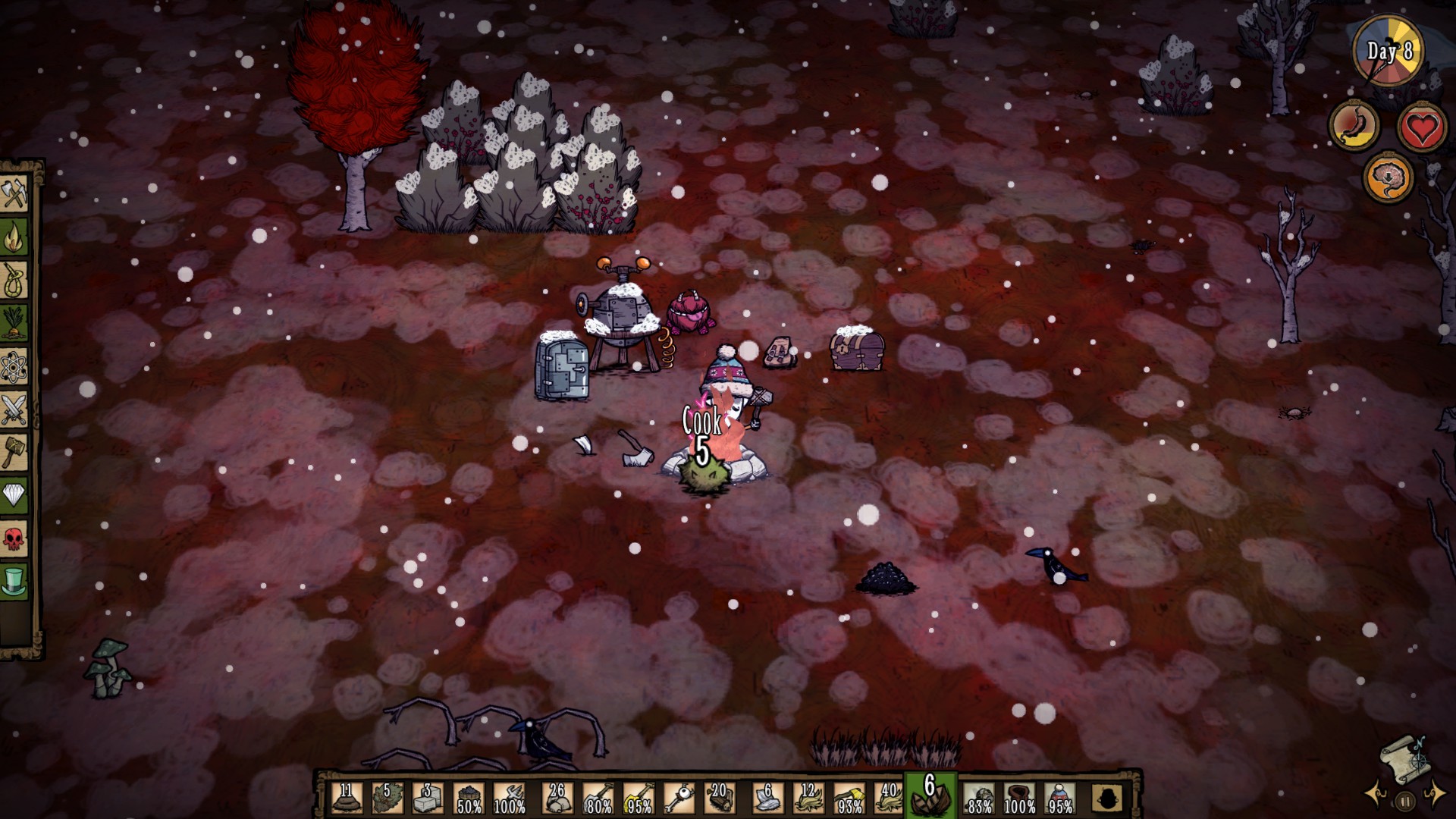Screen dimensions: 1456x819
Task: Select the Refine diamond tab
Action: coord(14,496)
